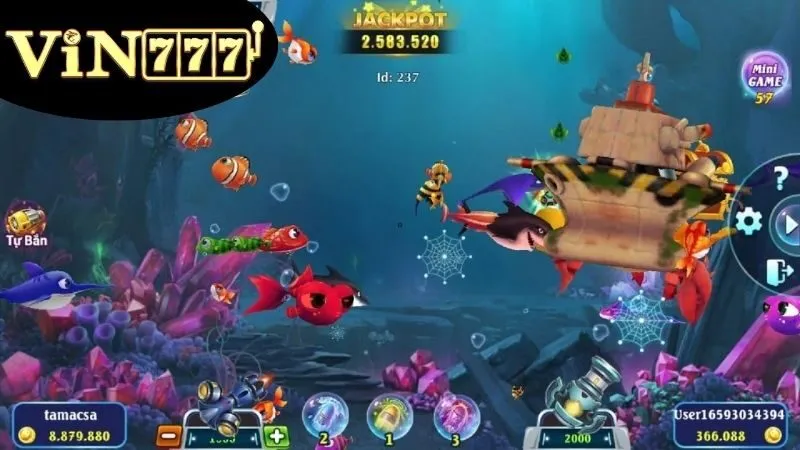The image size is (800, 450).
Task: Increase the bet with the green plus button
Action: tap(276, 437)
